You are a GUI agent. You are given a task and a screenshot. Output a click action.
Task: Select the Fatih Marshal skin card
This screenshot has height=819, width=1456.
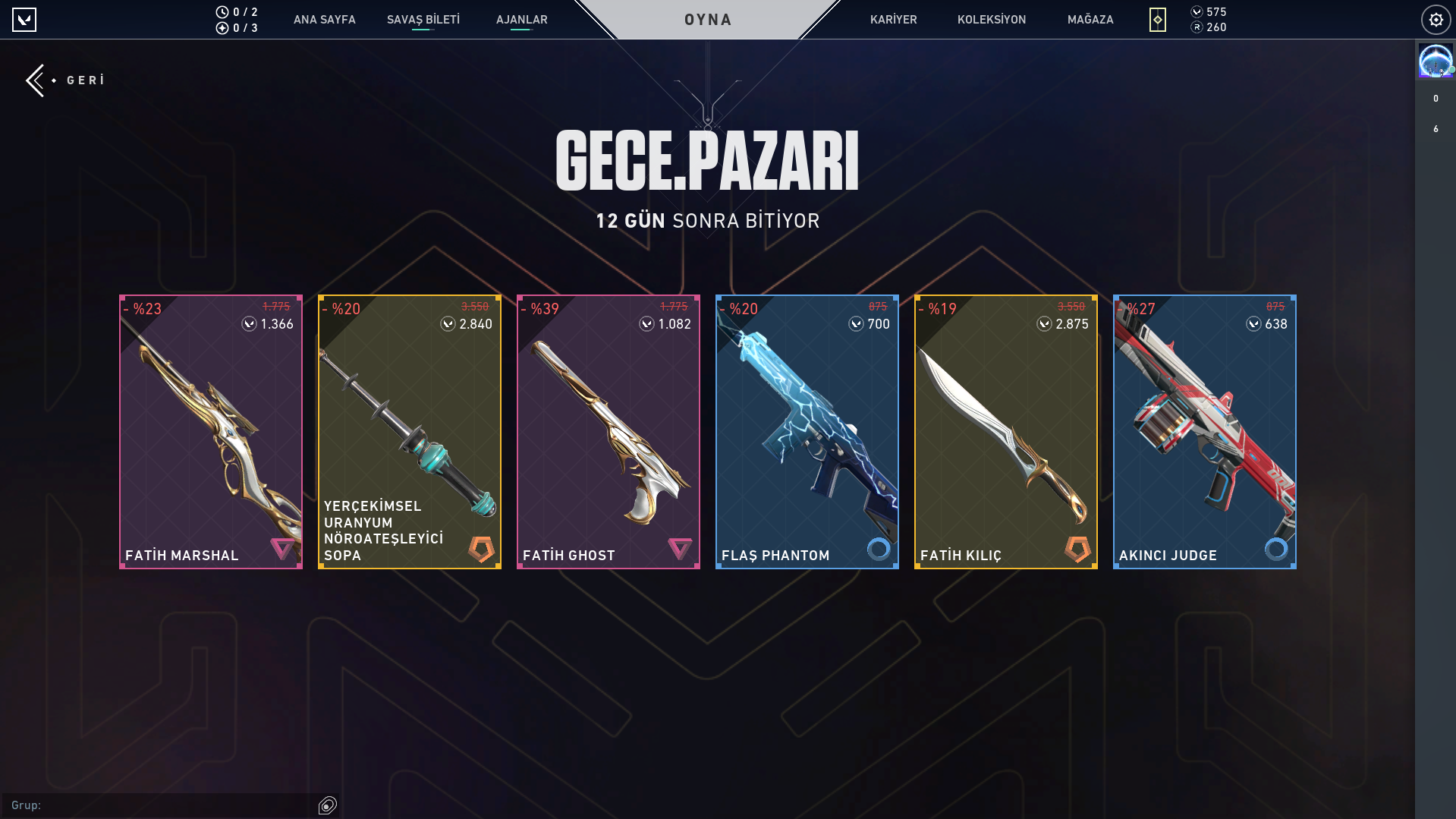tap(211, 432)
